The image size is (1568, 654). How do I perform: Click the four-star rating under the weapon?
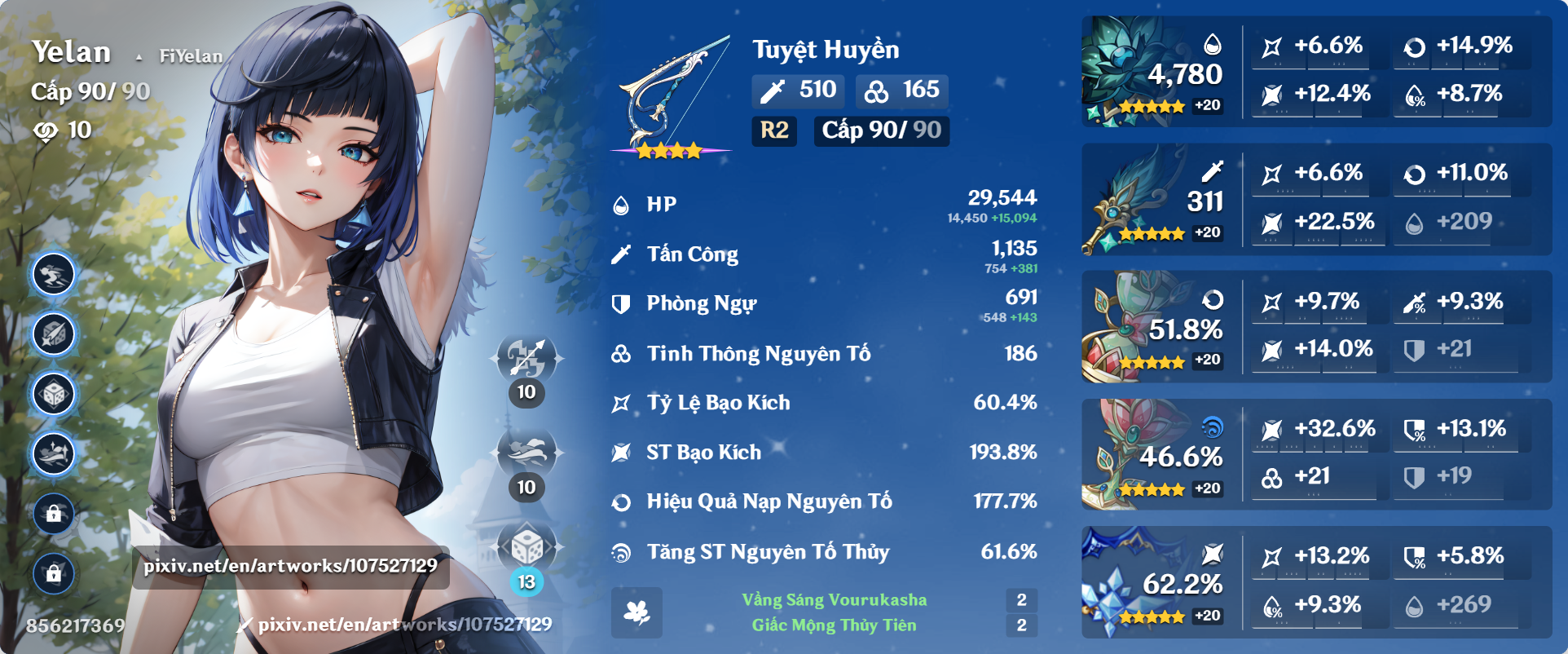tap(670, 150)
